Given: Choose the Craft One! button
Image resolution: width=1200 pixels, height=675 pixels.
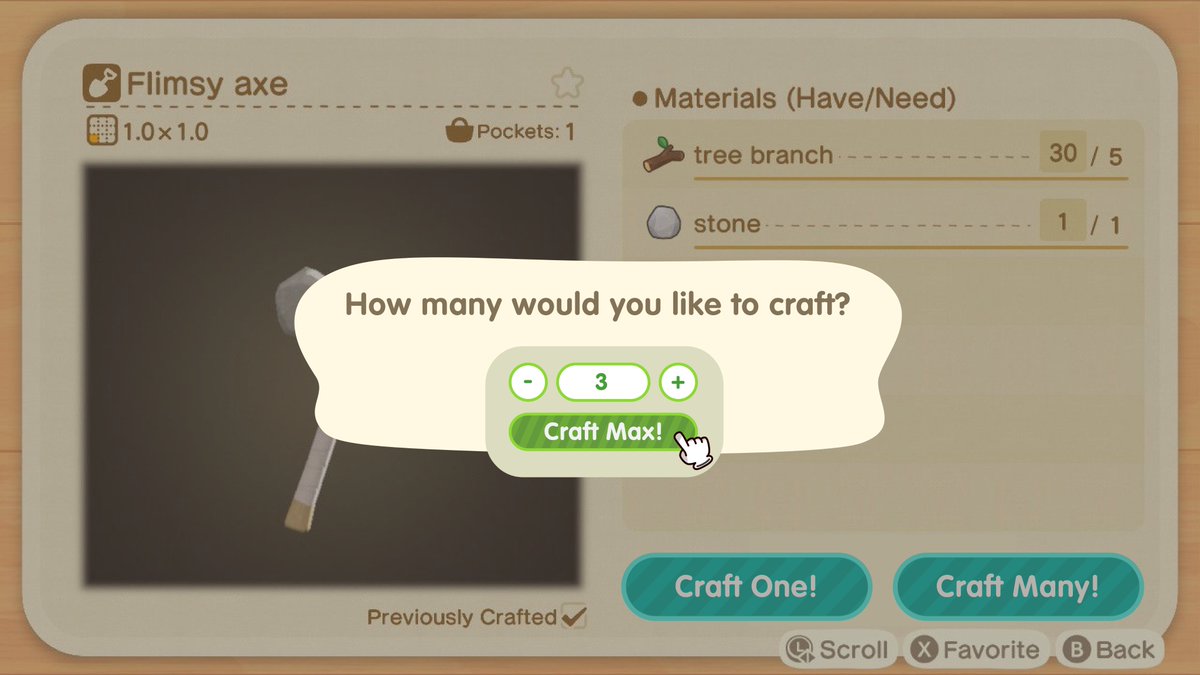Looking at the screenshot, I should tap(746, 586).
